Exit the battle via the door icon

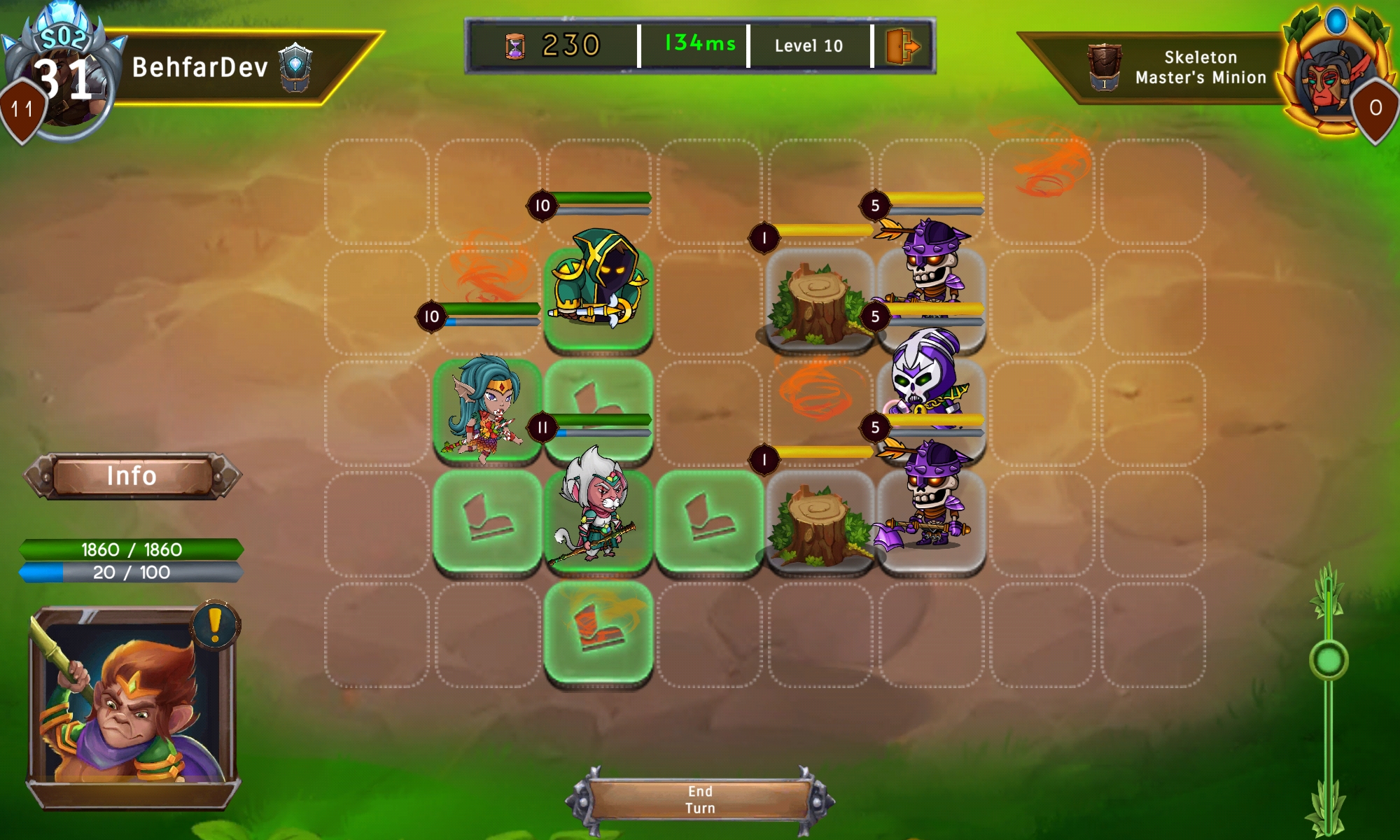(x=902, y=46)
